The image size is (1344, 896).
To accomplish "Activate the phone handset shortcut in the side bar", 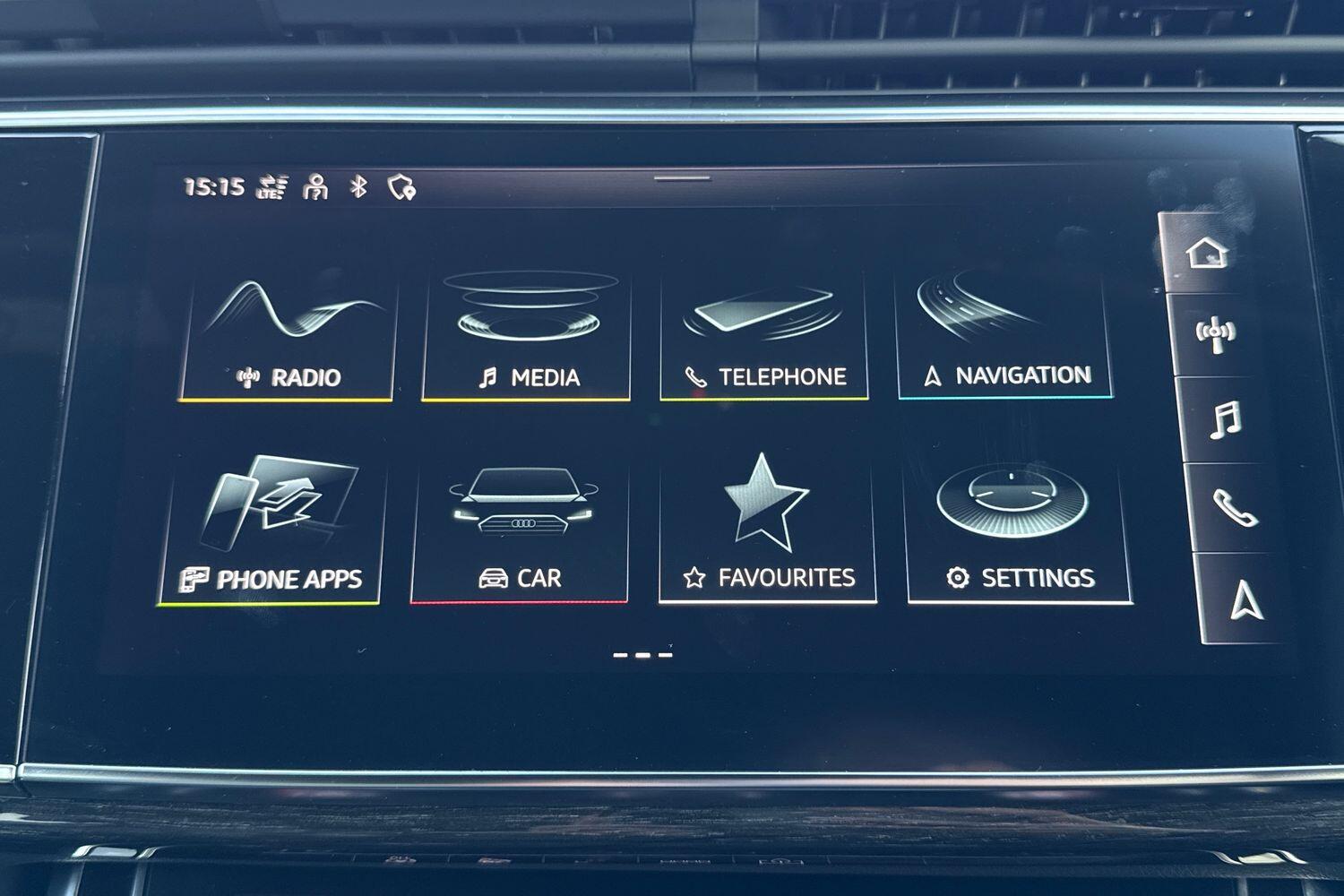I will 1234,508.
